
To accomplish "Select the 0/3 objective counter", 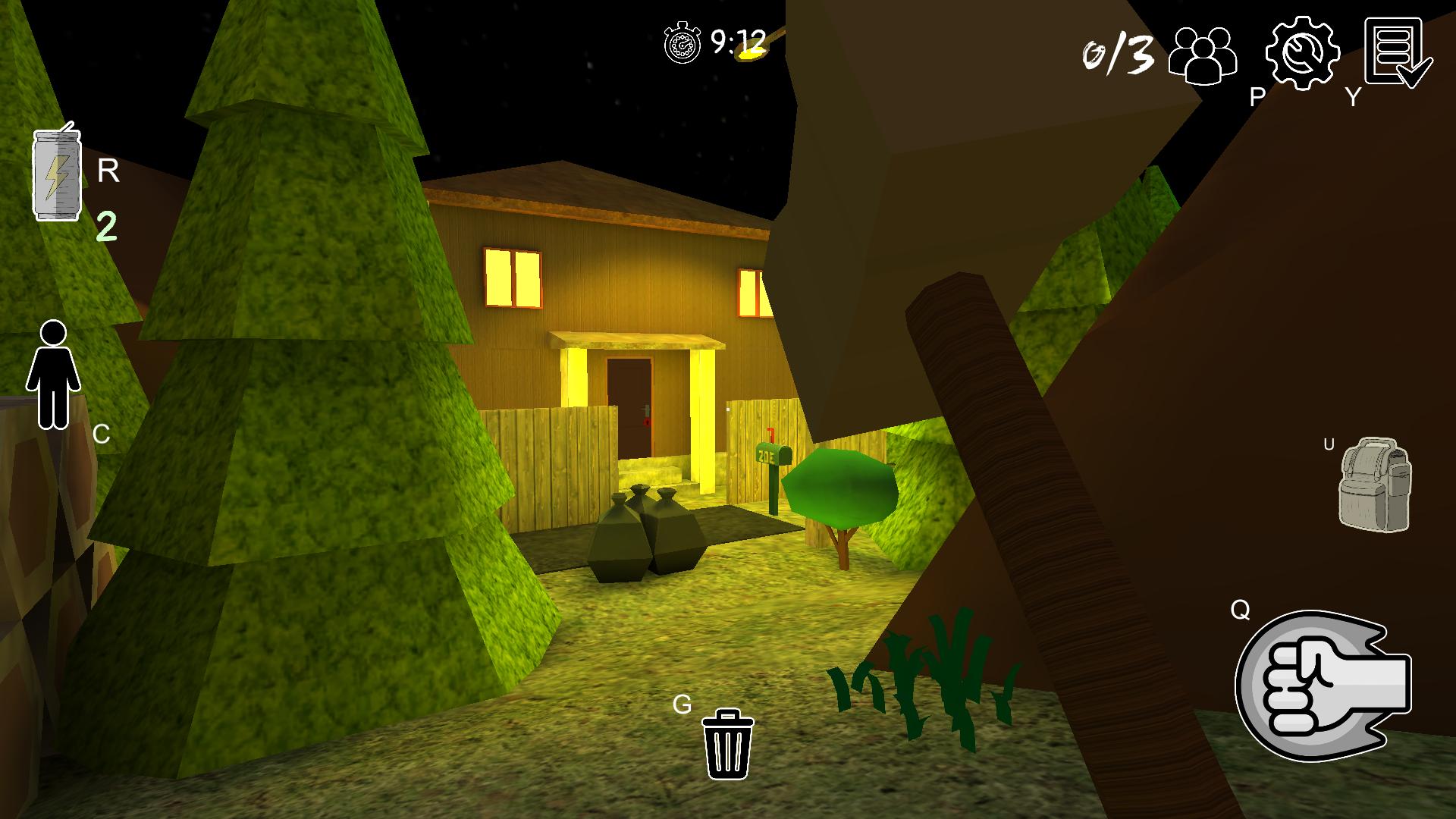I will click(1115, 53).
